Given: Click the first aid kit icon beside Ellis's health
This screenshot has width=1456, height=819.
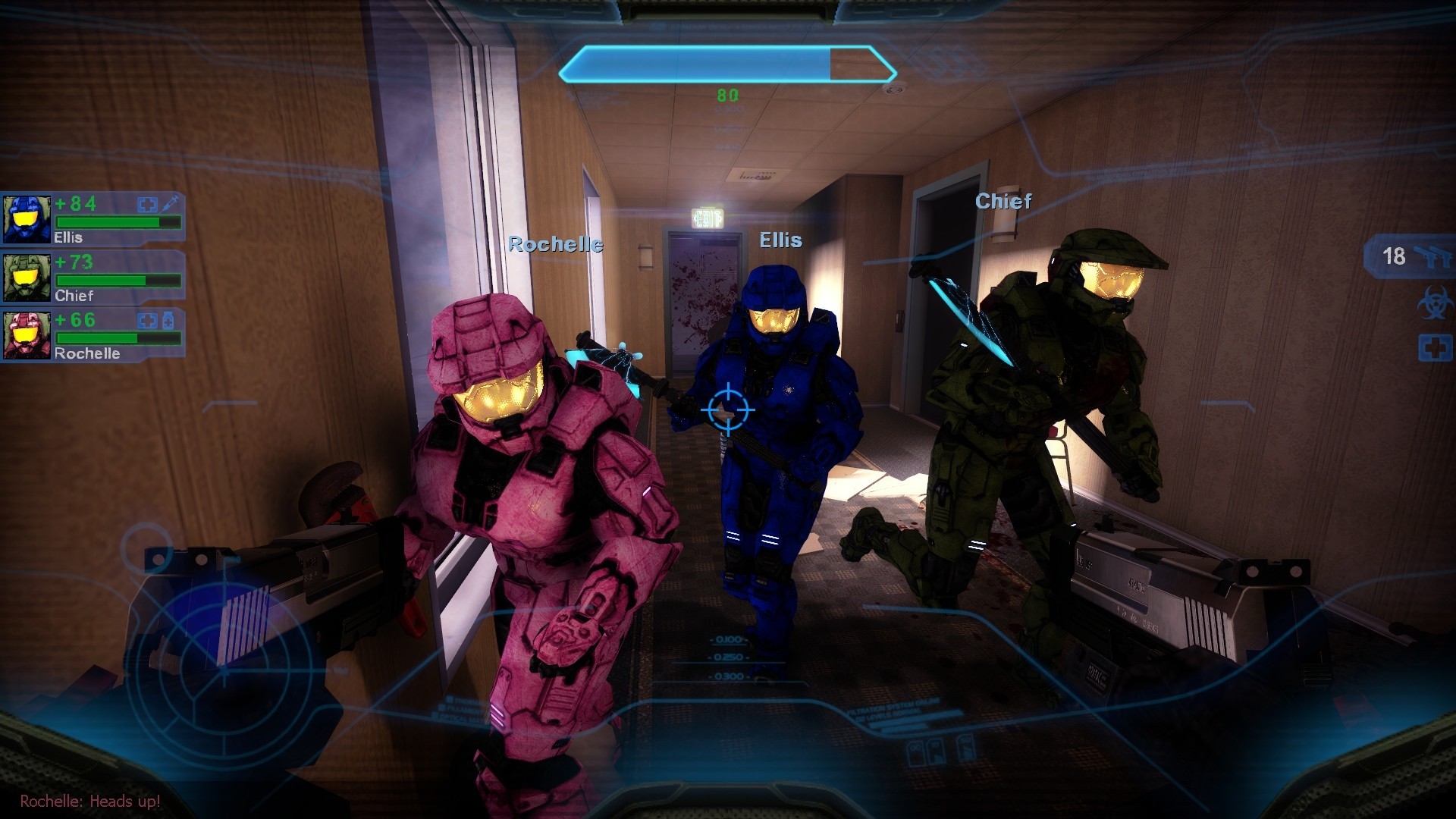Looking at the screenshot, I should [148, 204].
